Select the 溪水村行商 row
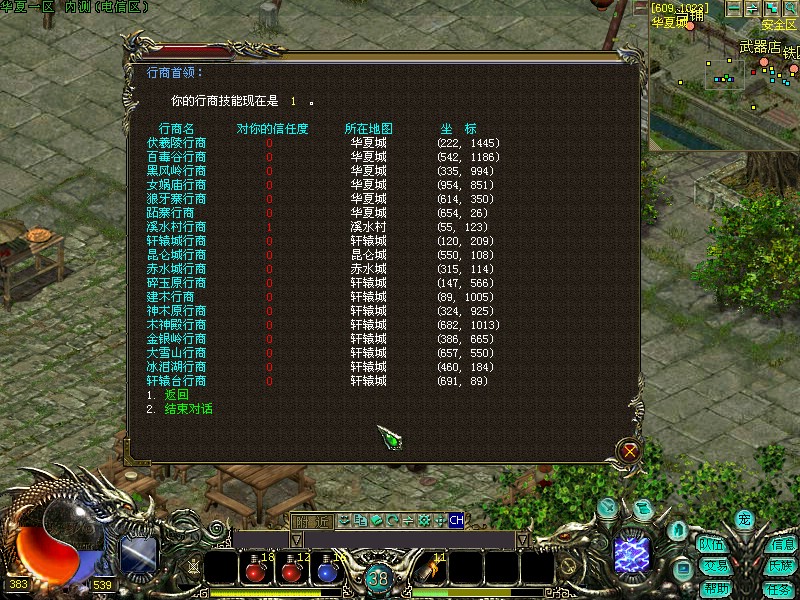This screenshot has height=600, width=800. coord(177,227)
